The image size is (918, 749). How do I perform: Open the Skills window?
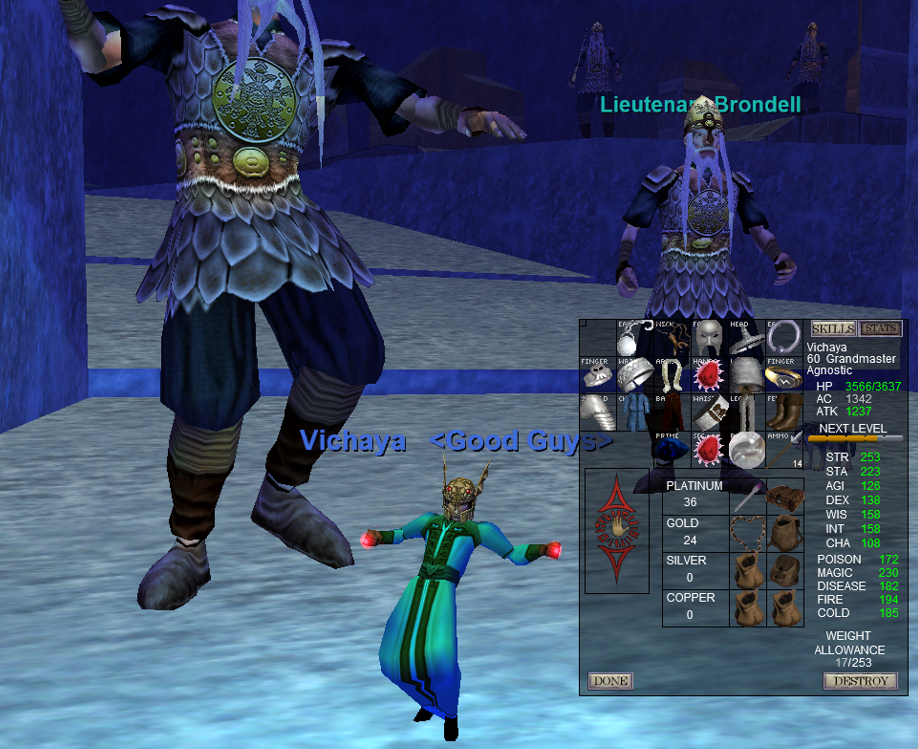[x=832, y=329]
